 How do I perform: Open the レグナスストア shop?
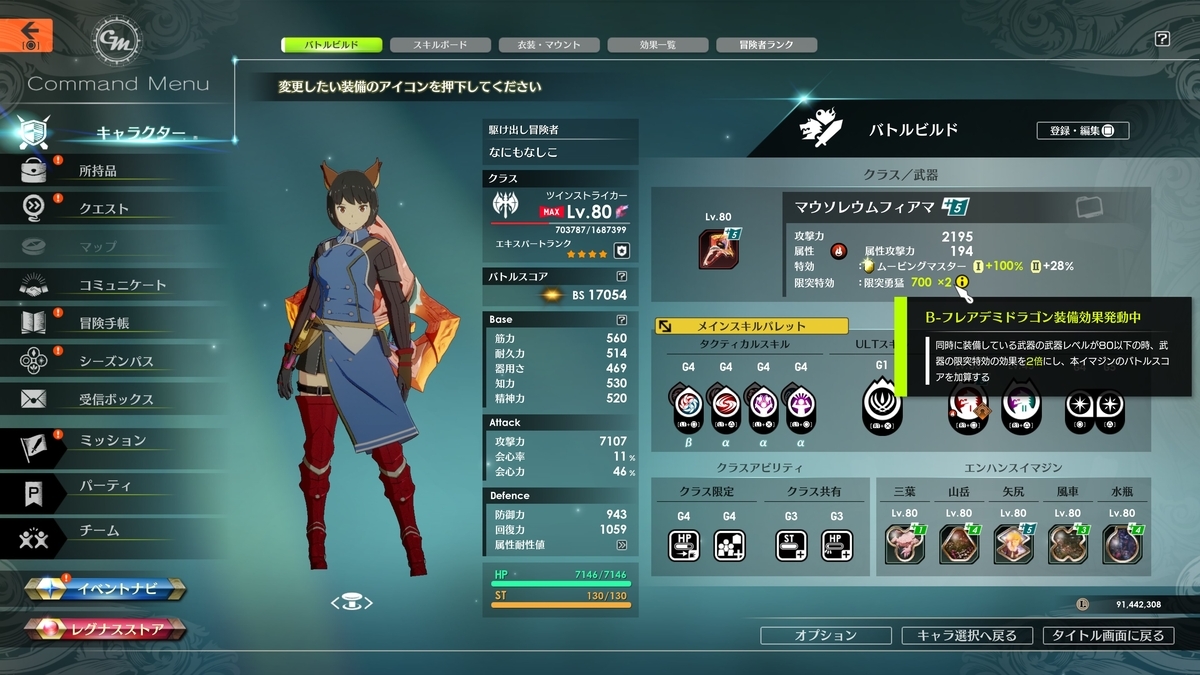(108, 629)
